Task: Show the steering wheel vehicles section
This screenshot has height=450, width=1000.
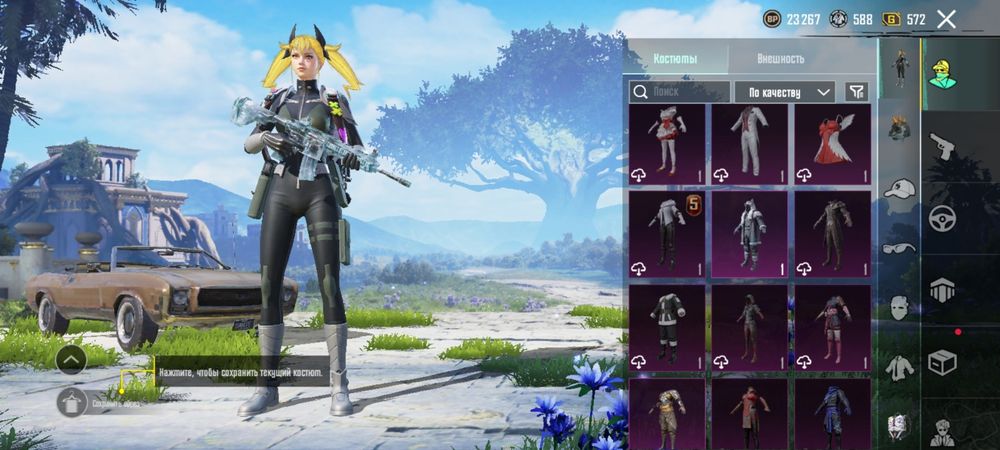Action: pyautogui.click(x=942, y=218)
